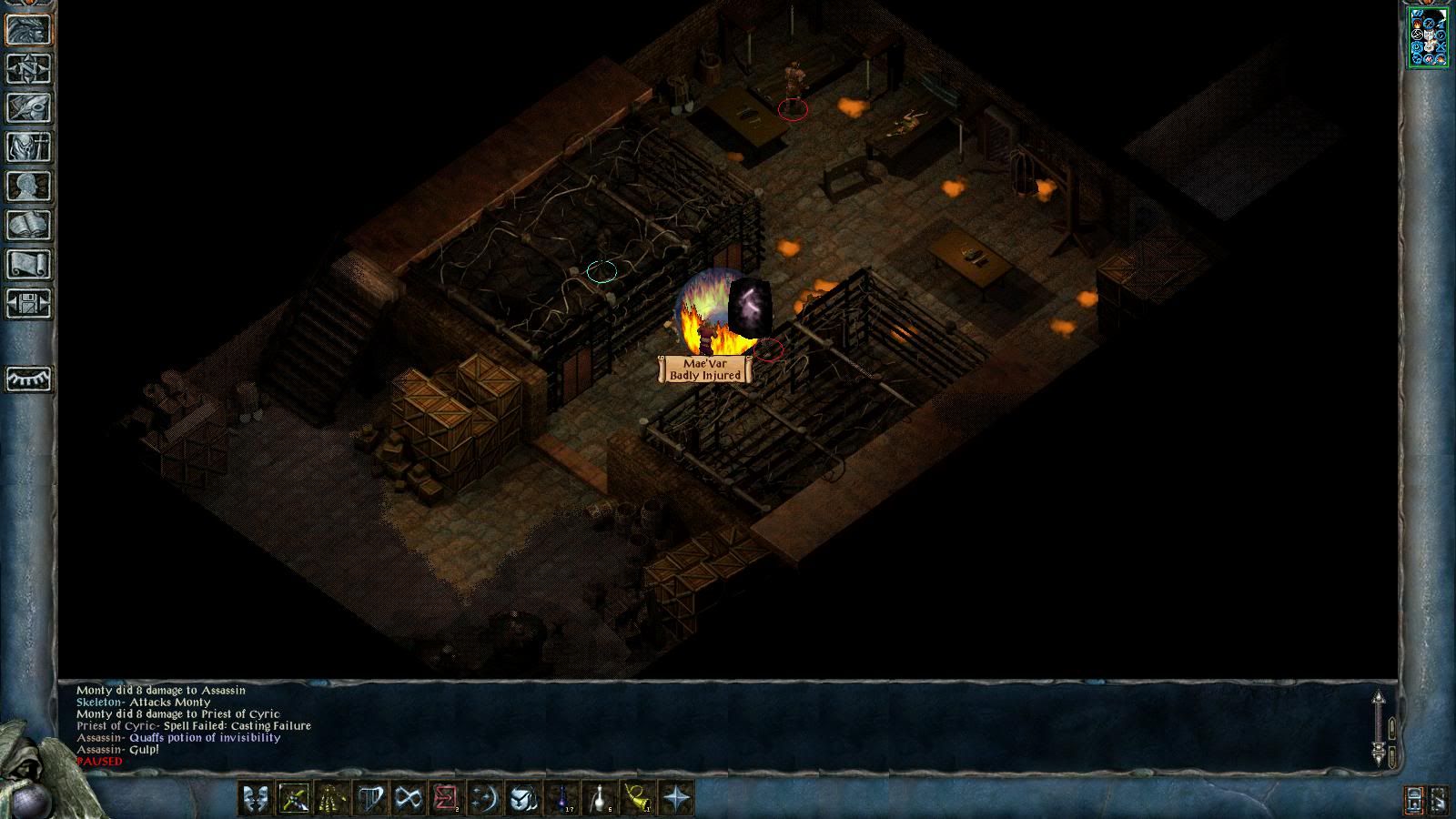Open the area map compass button
Image resolution: width=1456 pixels, height=819 pixels.
coord(28,68)
